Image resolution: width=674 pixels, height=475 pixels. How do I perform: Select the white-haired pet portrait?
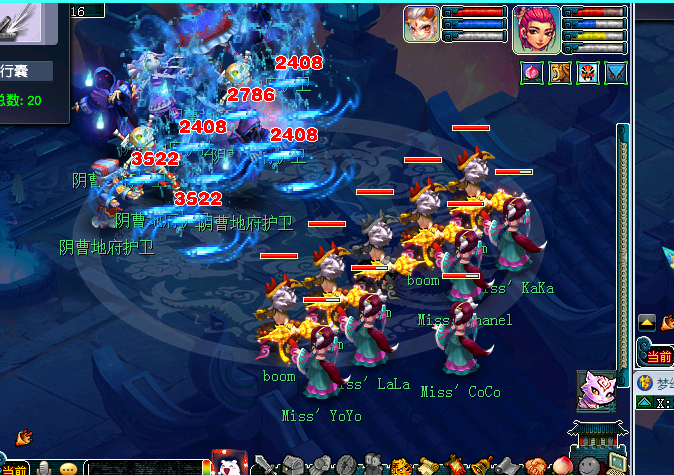coord(421,24)
